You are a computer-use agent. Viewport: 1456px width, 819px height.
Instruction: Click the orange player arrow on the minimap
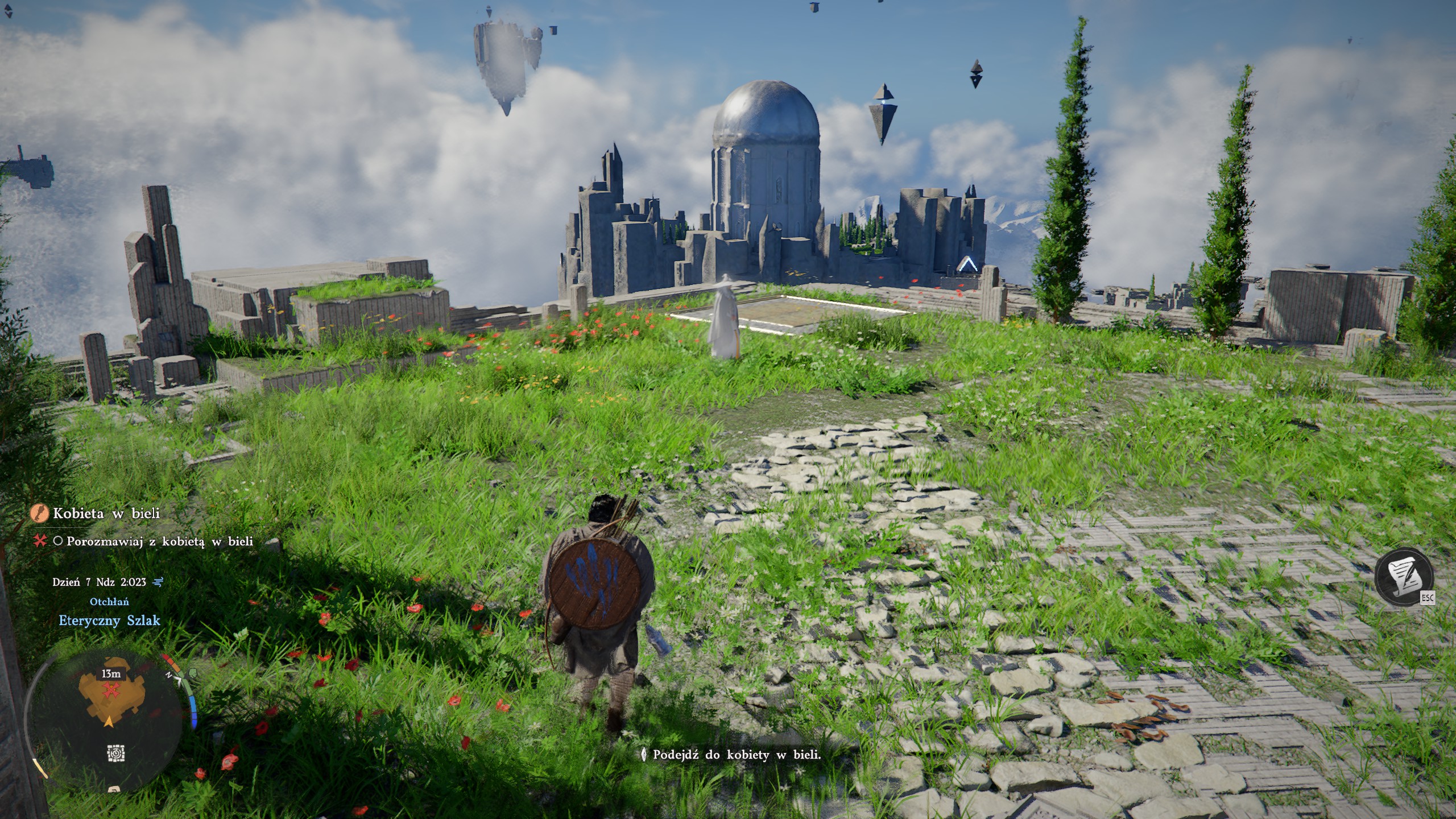pyautogui.click(x=108, y=722)
